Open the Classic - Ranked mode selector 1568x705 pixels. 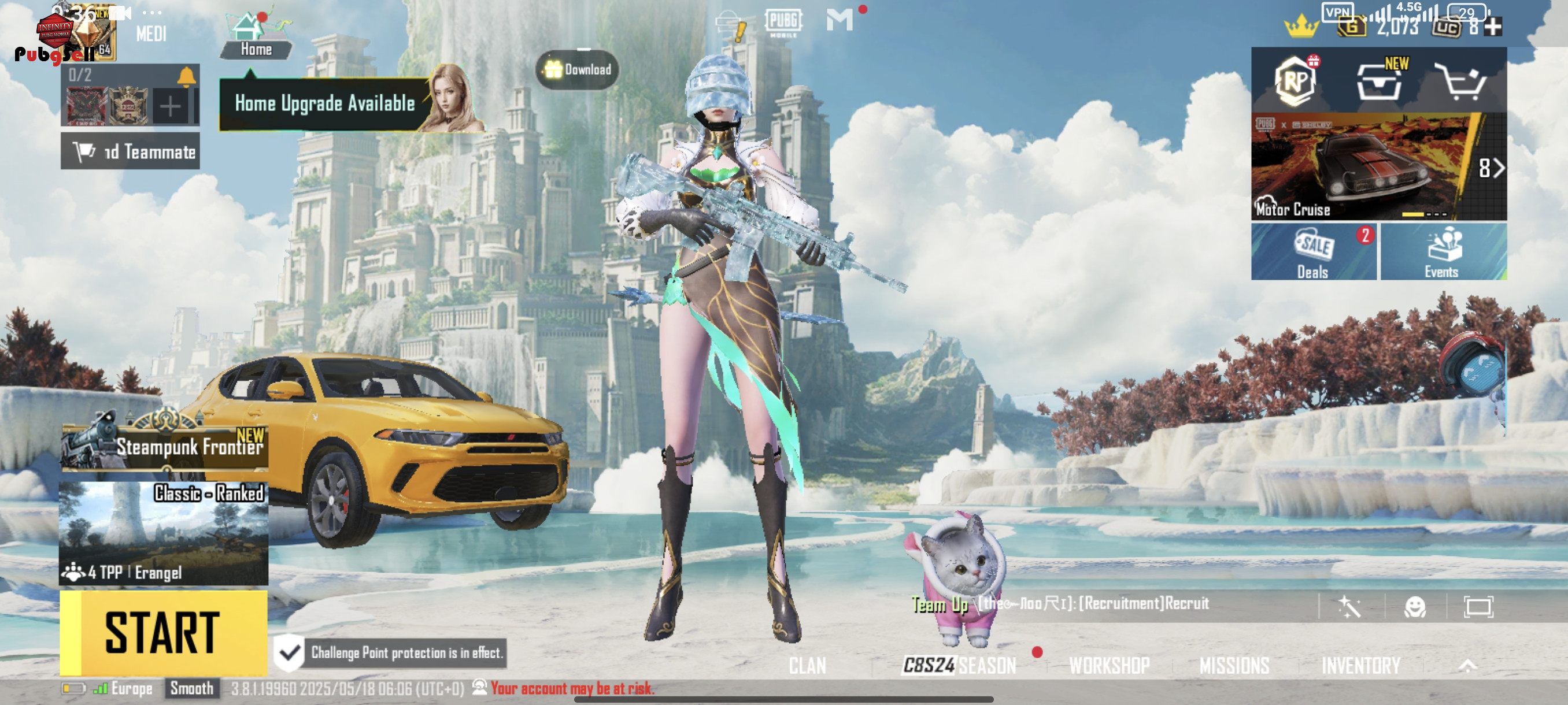tap(163, 533)
